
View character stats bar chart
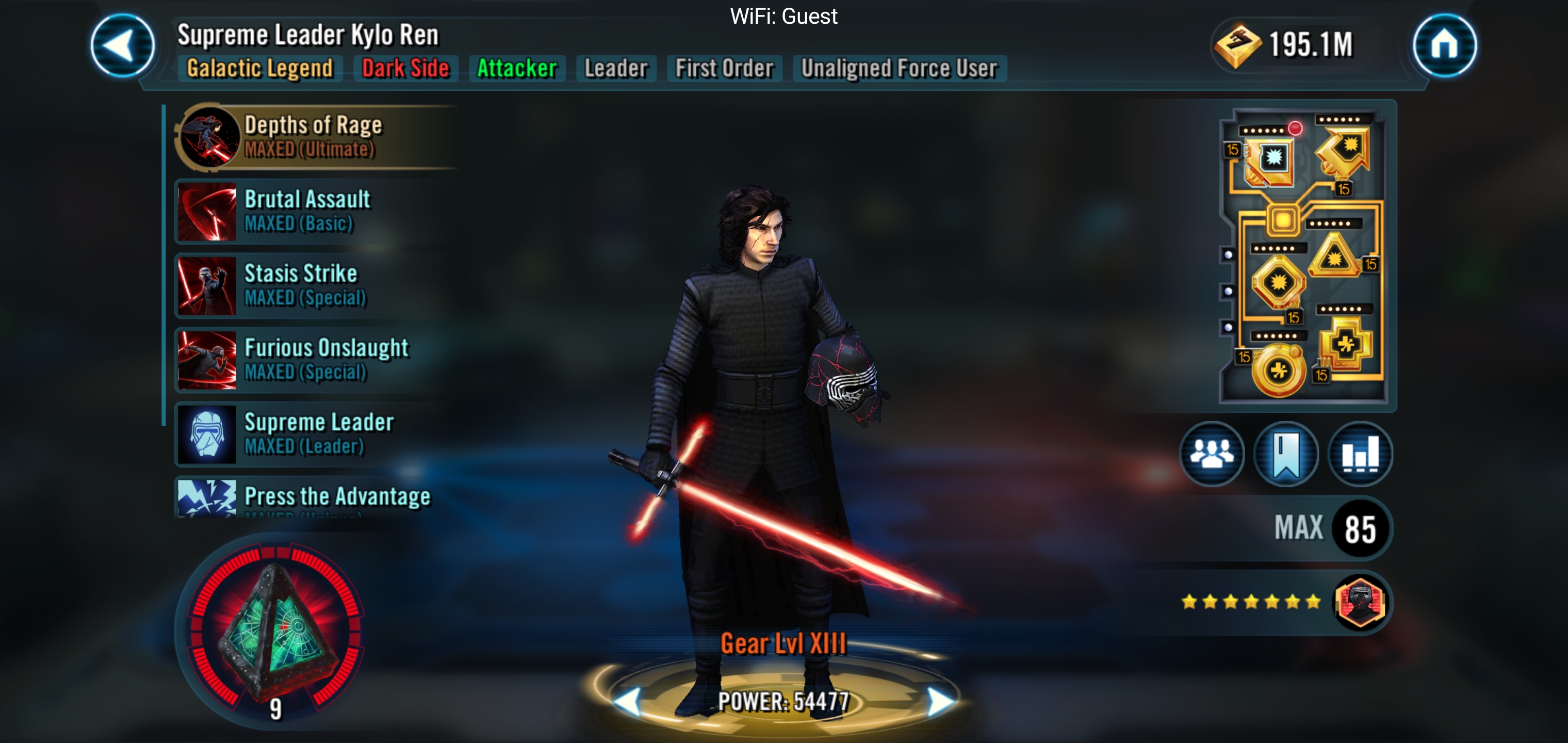click(x=1360, y=454)
